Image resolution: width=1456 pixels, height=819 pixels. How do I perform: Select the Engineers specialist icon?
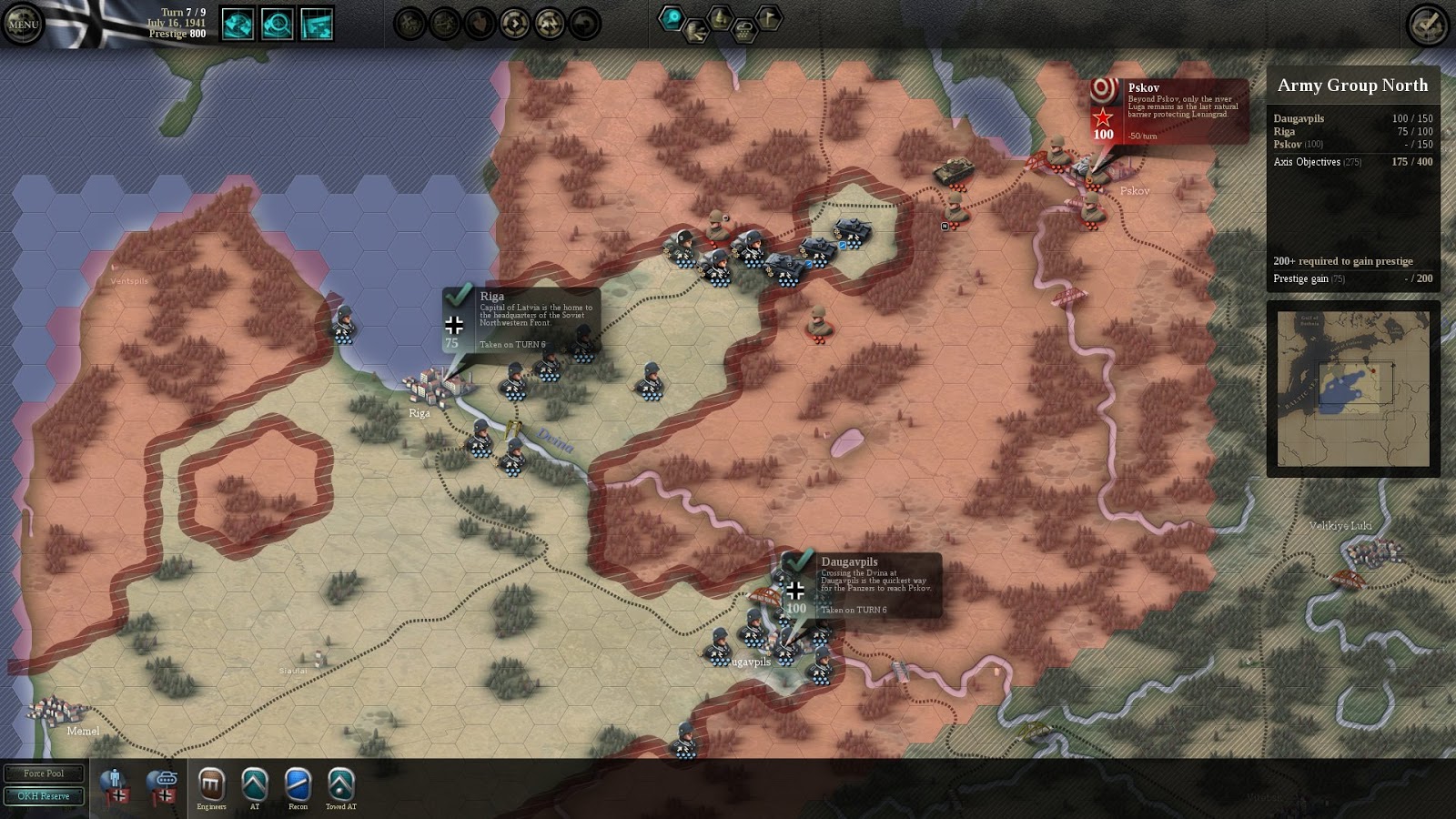click(211, 784)
